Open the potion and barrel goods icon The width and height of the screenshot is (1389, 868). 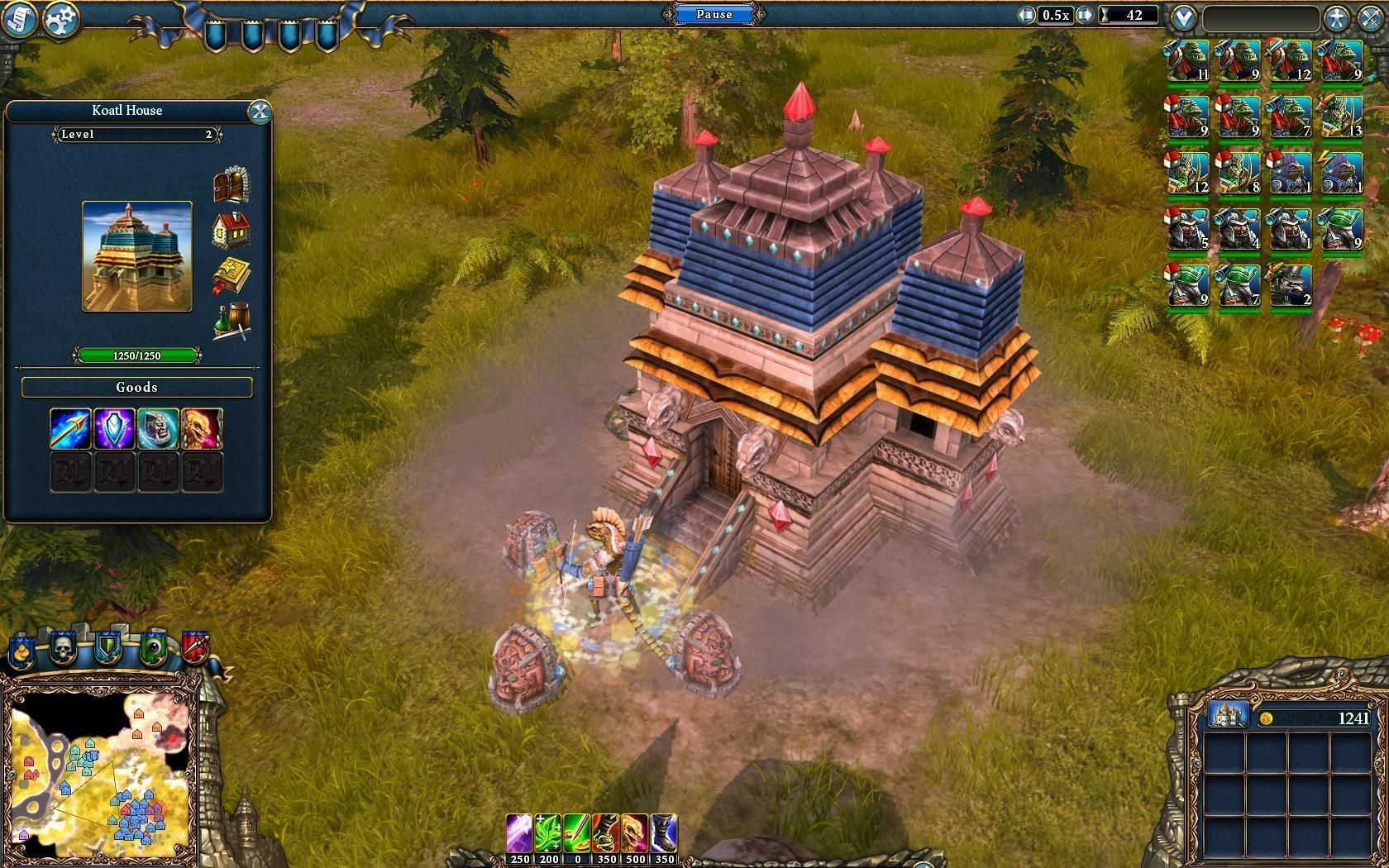[231, 322]
